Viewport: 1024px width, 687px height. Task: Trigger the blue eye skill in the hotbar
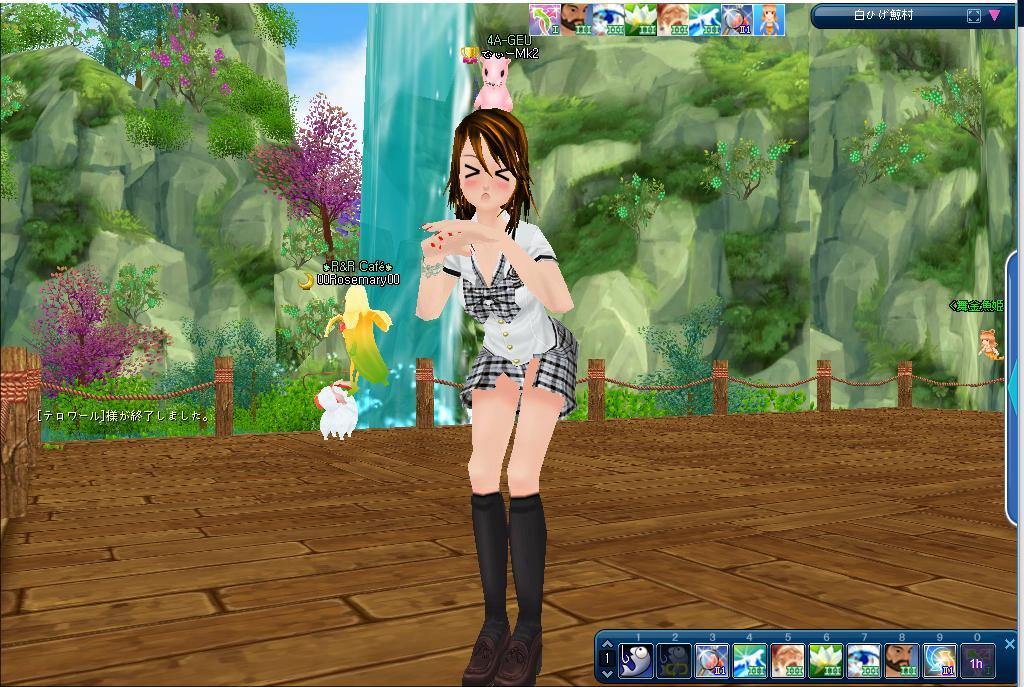tap(863, 661)
